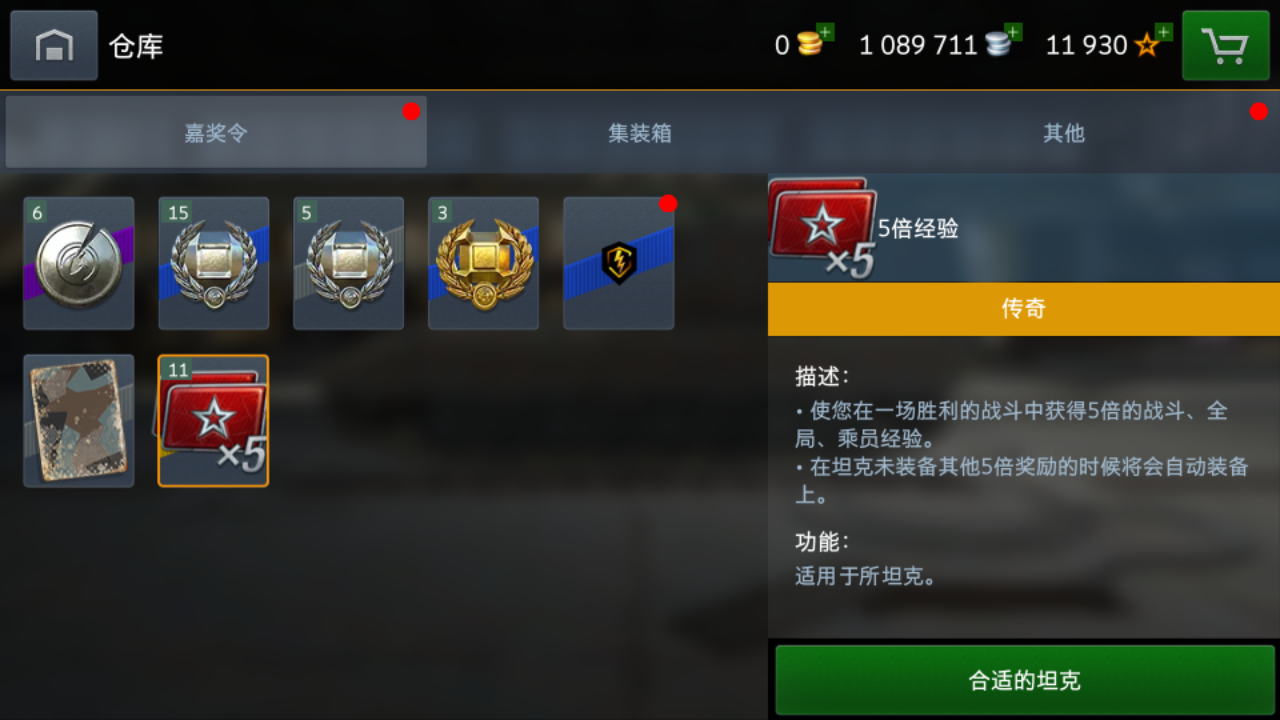Open the gold wreath certificate with count 3
This screenshot has width=1280, height=720.
(483, 263)
